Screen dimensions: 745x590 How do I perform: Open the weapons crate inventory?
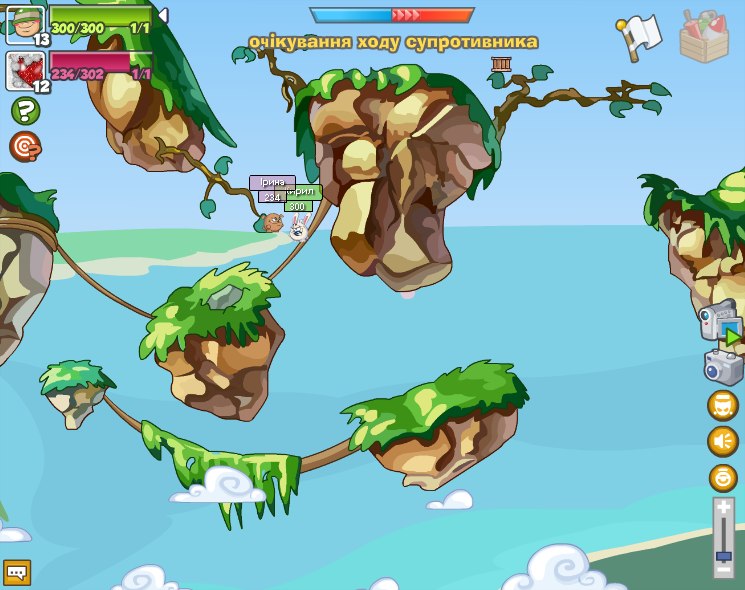point(704,36)
